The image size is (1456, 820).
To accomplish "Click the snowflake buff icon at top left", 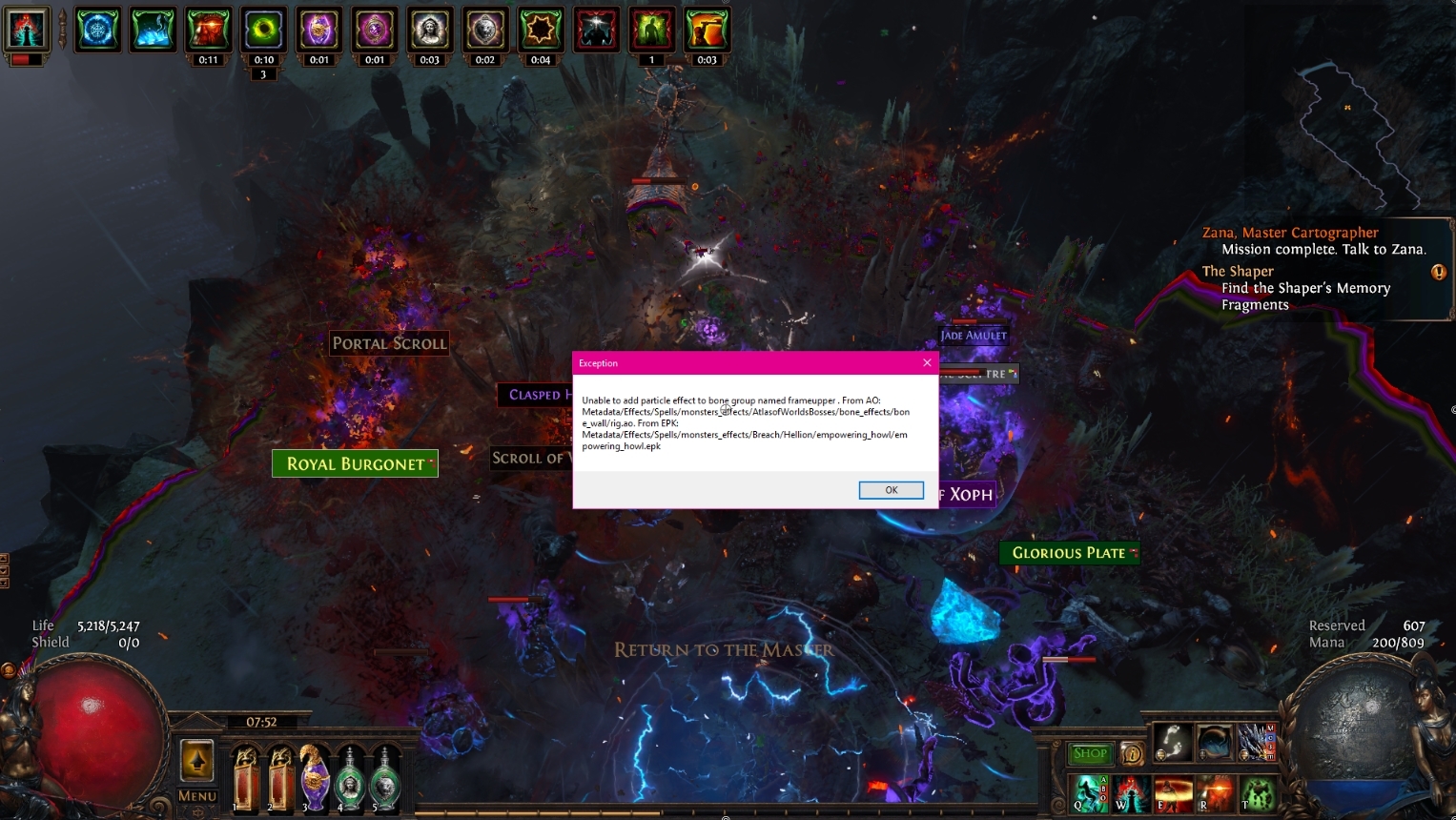I will coord(97,30).
